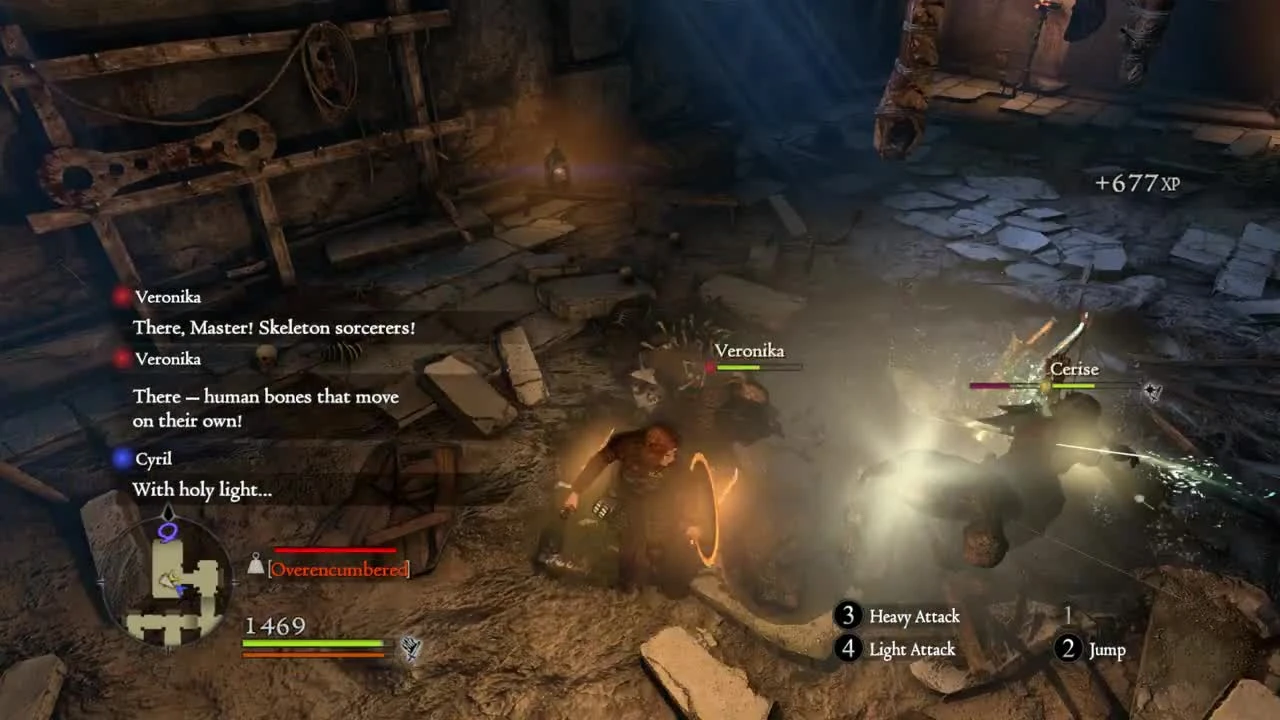The image size is (1280, 720).
Task: Click the diamond icon beside Cerise's health bar
Action: [1152, 388]
